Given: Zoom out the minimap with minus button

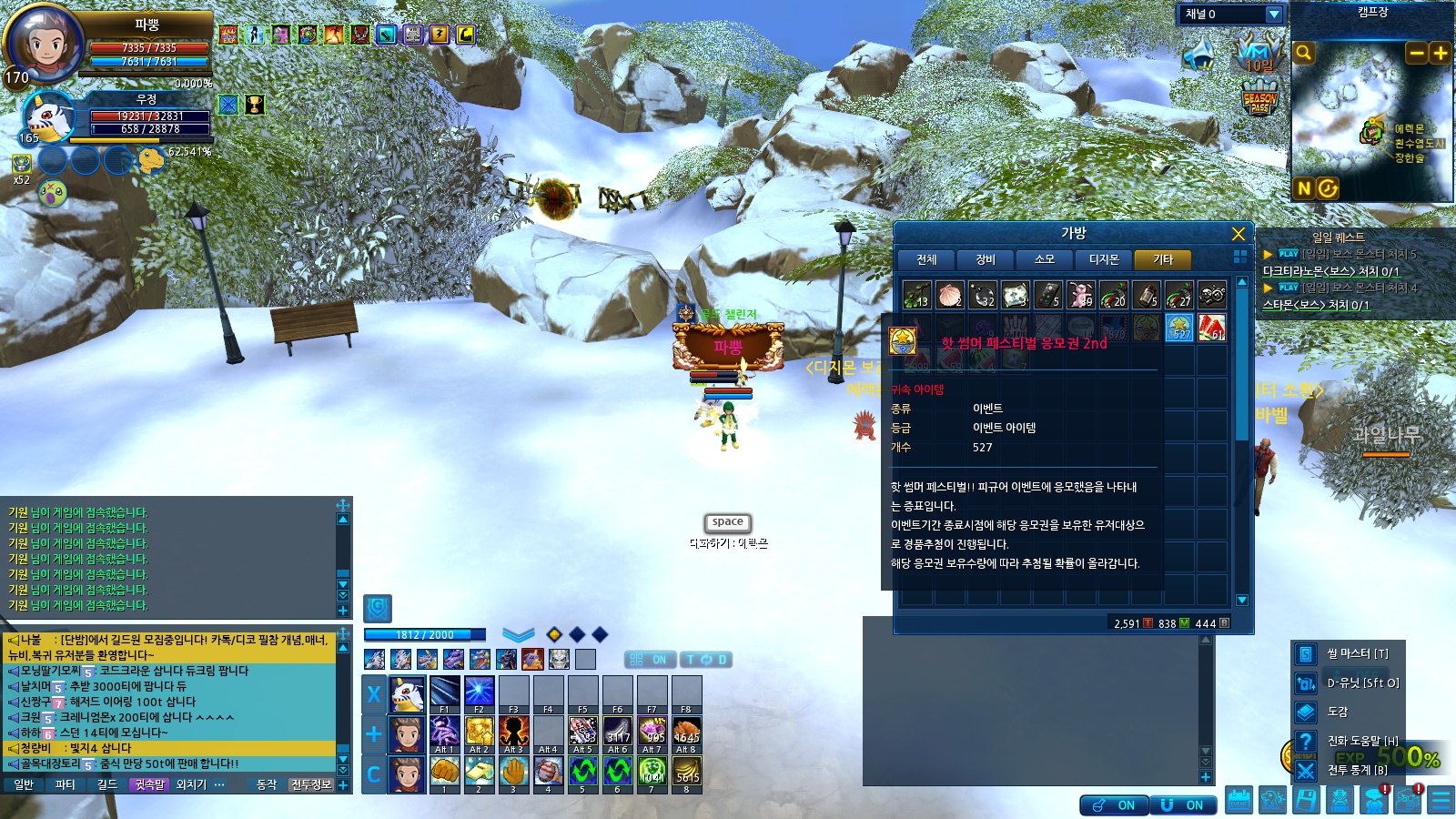Looking at the screenshot, I should [1416, 53].
